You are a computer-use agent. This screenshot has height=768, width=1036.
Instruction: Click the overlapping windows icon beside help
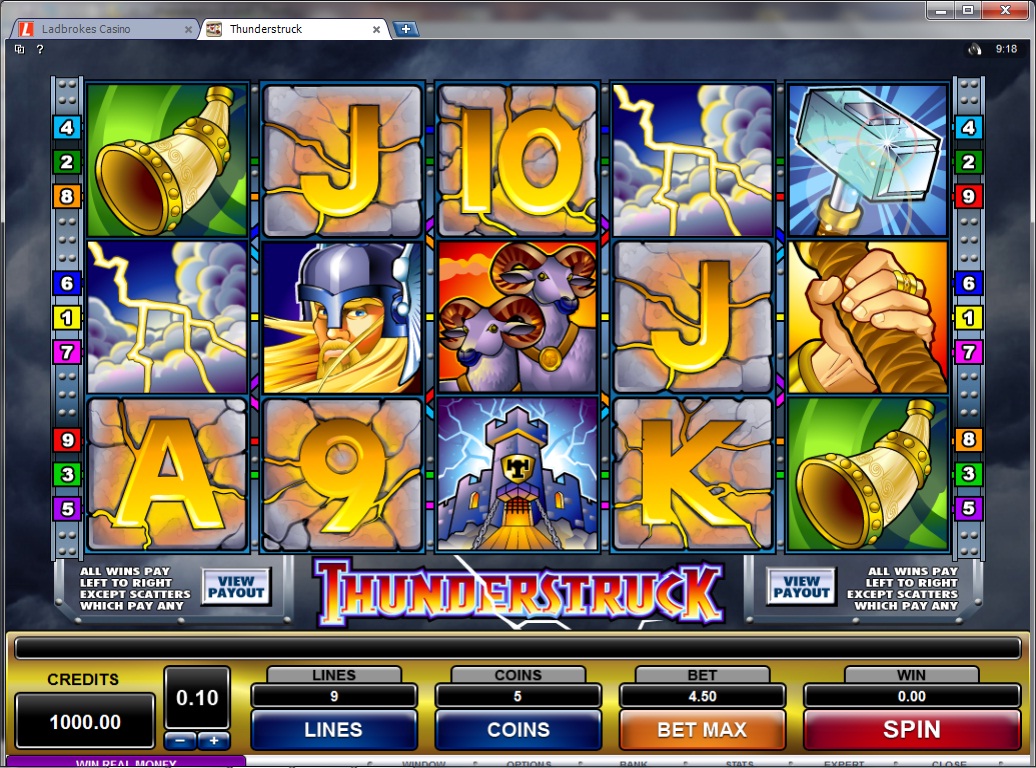coord(20,48)
